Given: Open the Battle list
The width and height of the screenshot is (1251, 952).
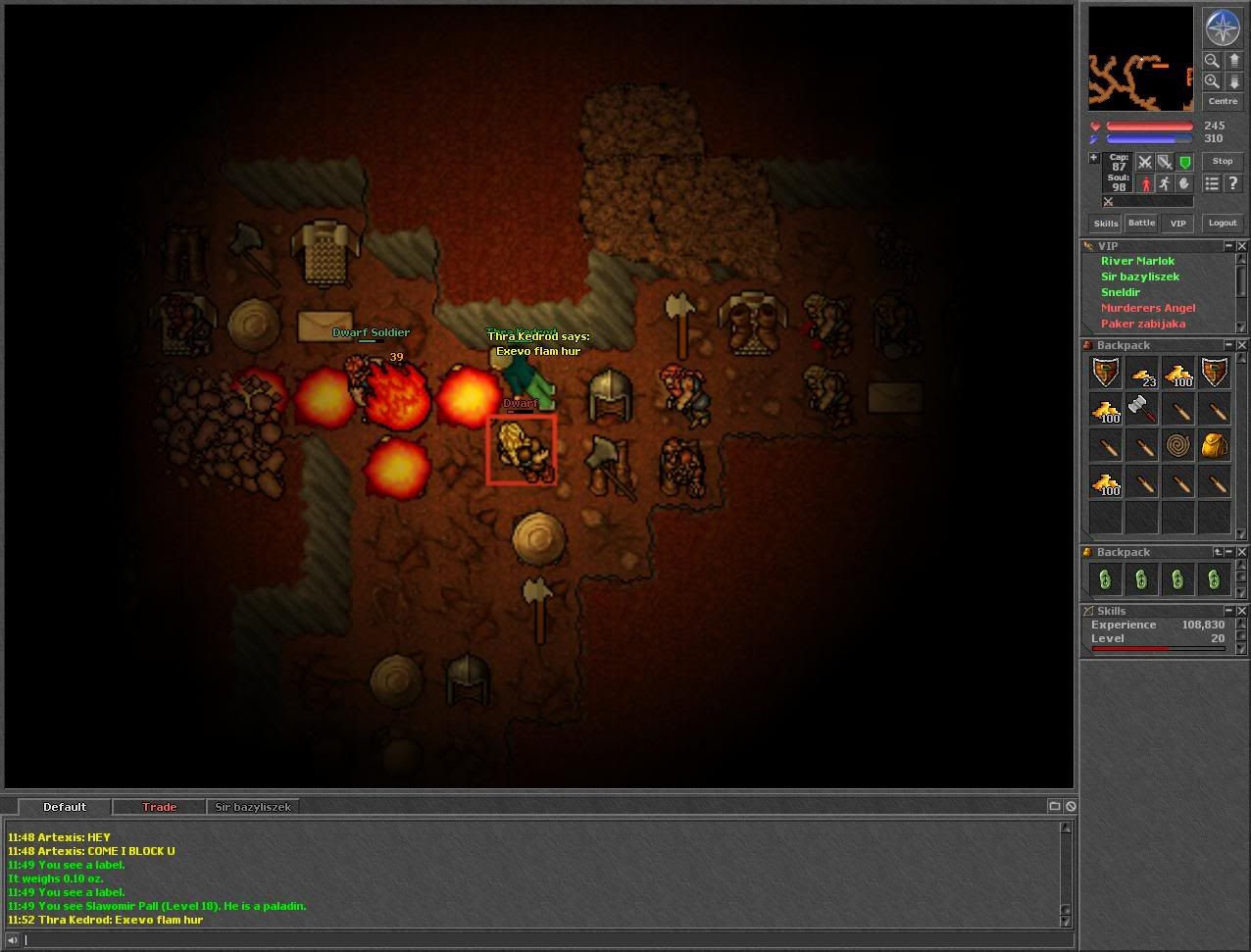Looking at the screenshot, I should pyautogui.click(x=1141, y=223).
